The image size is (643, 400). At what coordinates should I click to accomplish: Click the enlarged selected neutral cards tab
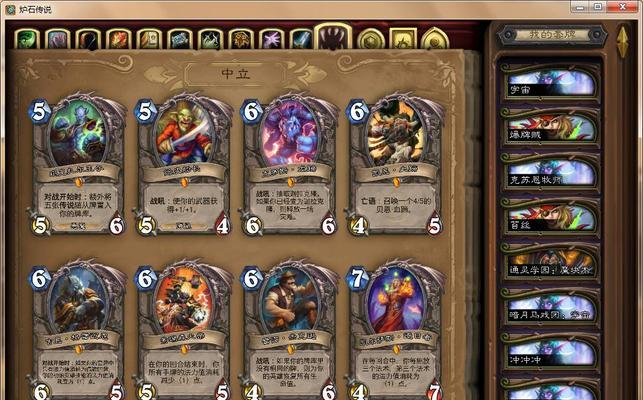(x=333, y=38)
